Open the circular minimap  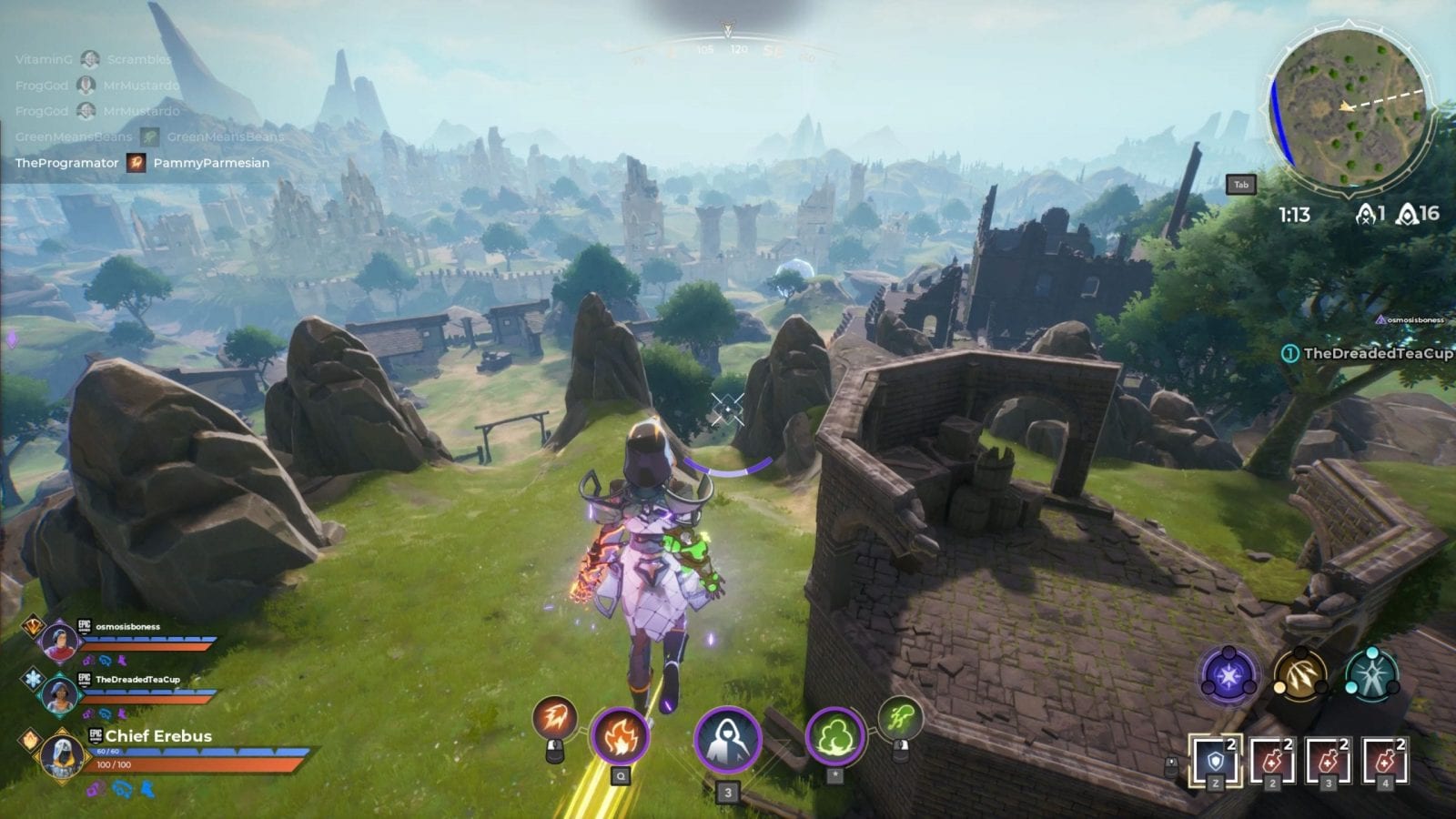(x=1349, y=109)
